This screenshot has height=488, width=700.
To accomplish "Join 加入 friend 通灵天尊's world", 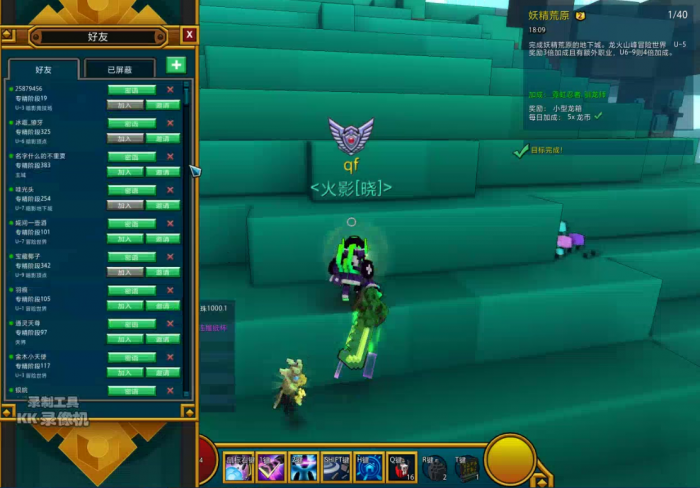I will [x=125, y=339].
